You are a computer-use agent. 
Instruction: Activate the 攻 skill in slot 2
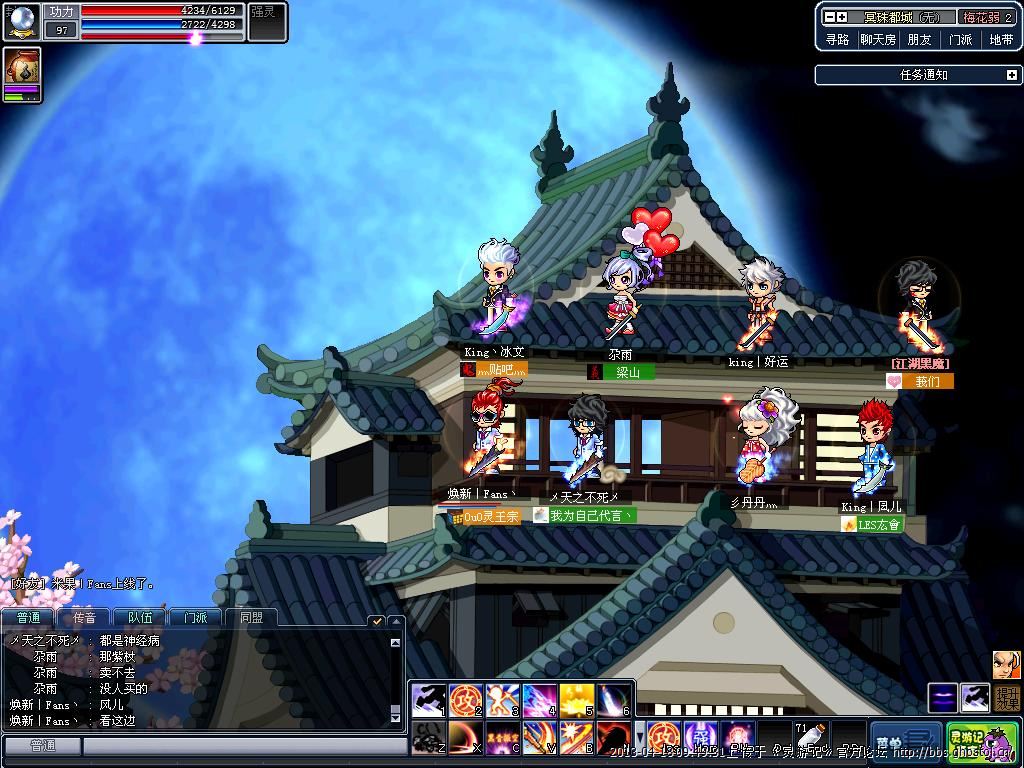[466, 700]
